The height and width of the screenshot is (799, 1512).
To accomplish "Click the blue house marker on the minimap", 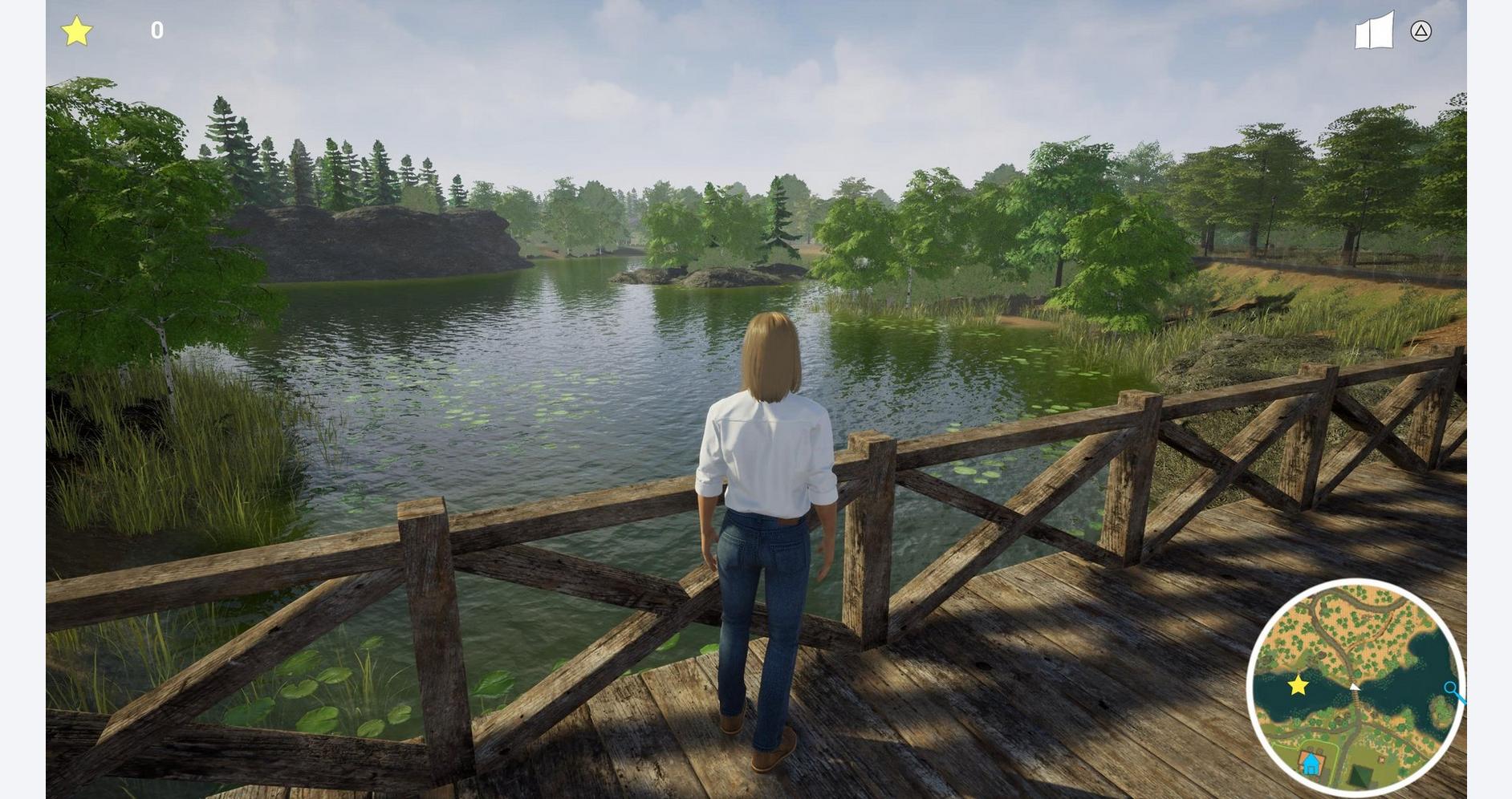I will pyautogui.click(x=1311, y=763).
